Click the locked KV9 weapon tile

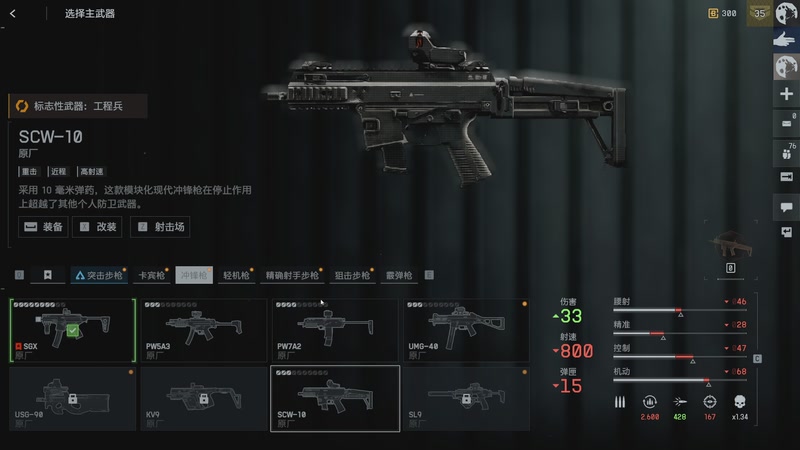coord(204,398)
